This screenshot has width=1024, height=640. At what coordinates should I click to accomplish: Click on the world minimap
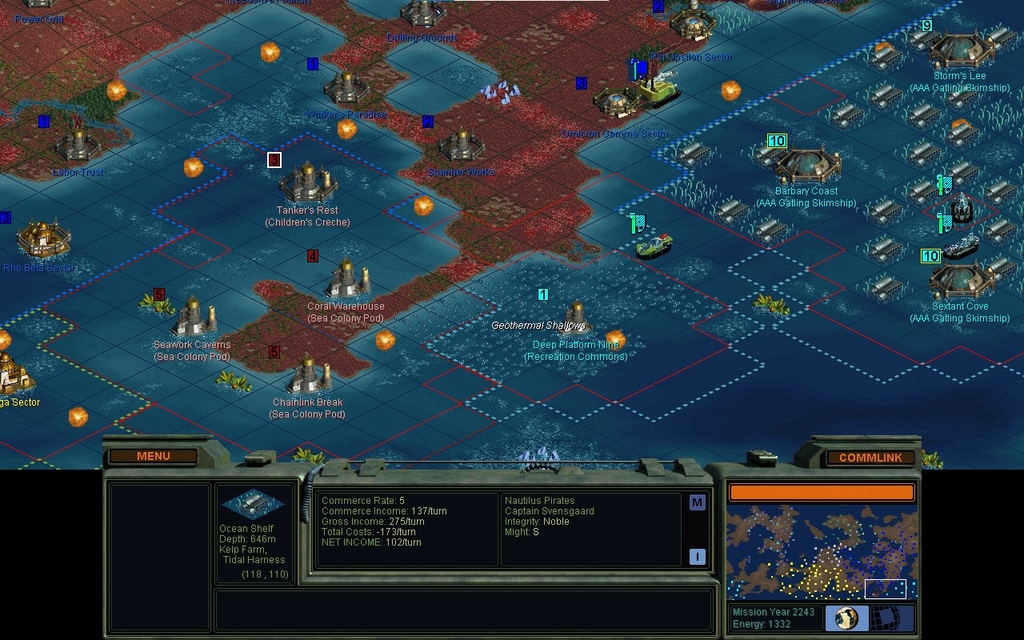click(821, 552)
